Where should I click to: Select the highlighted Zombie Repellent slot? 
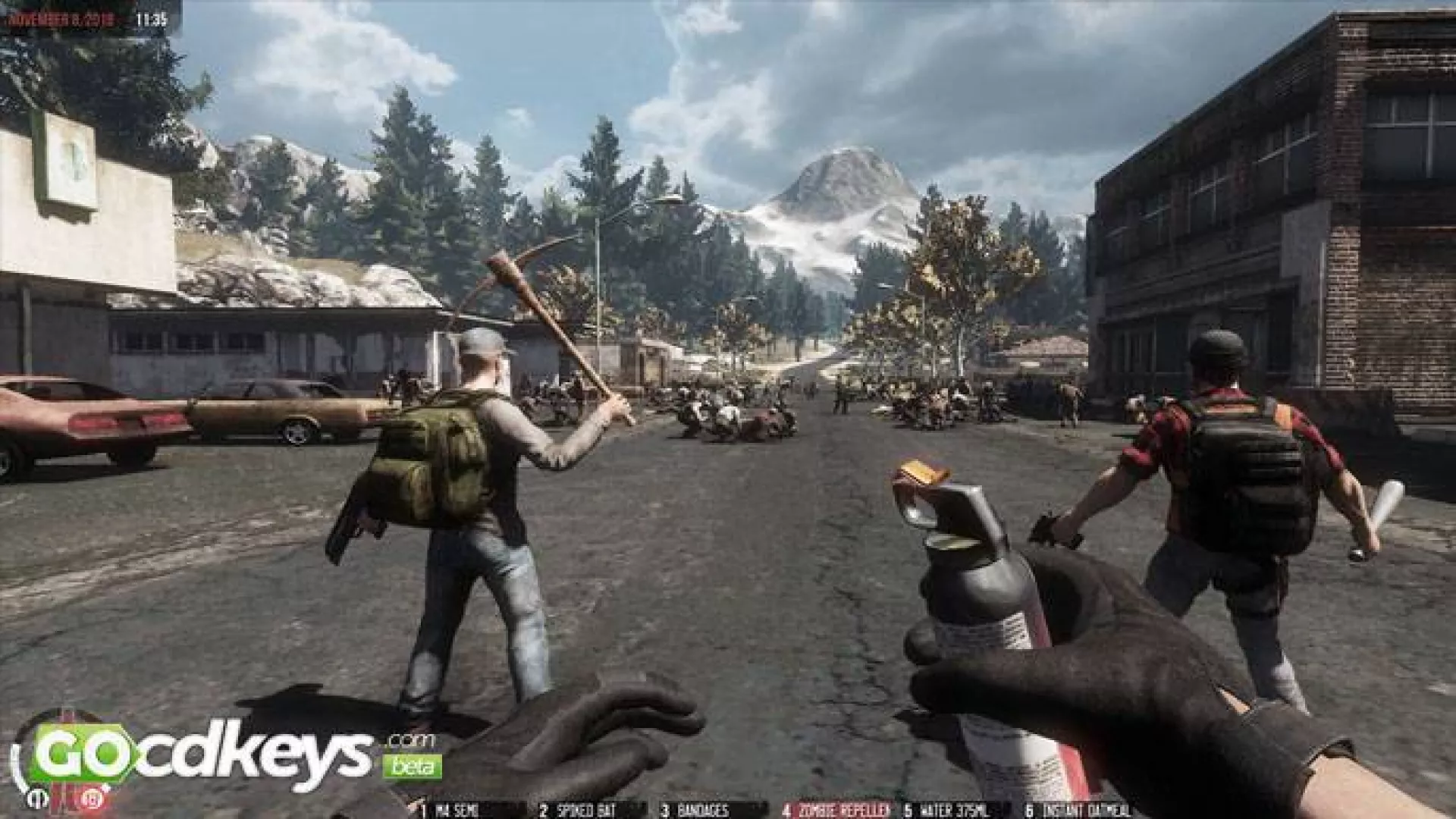(x=837, y=811)
